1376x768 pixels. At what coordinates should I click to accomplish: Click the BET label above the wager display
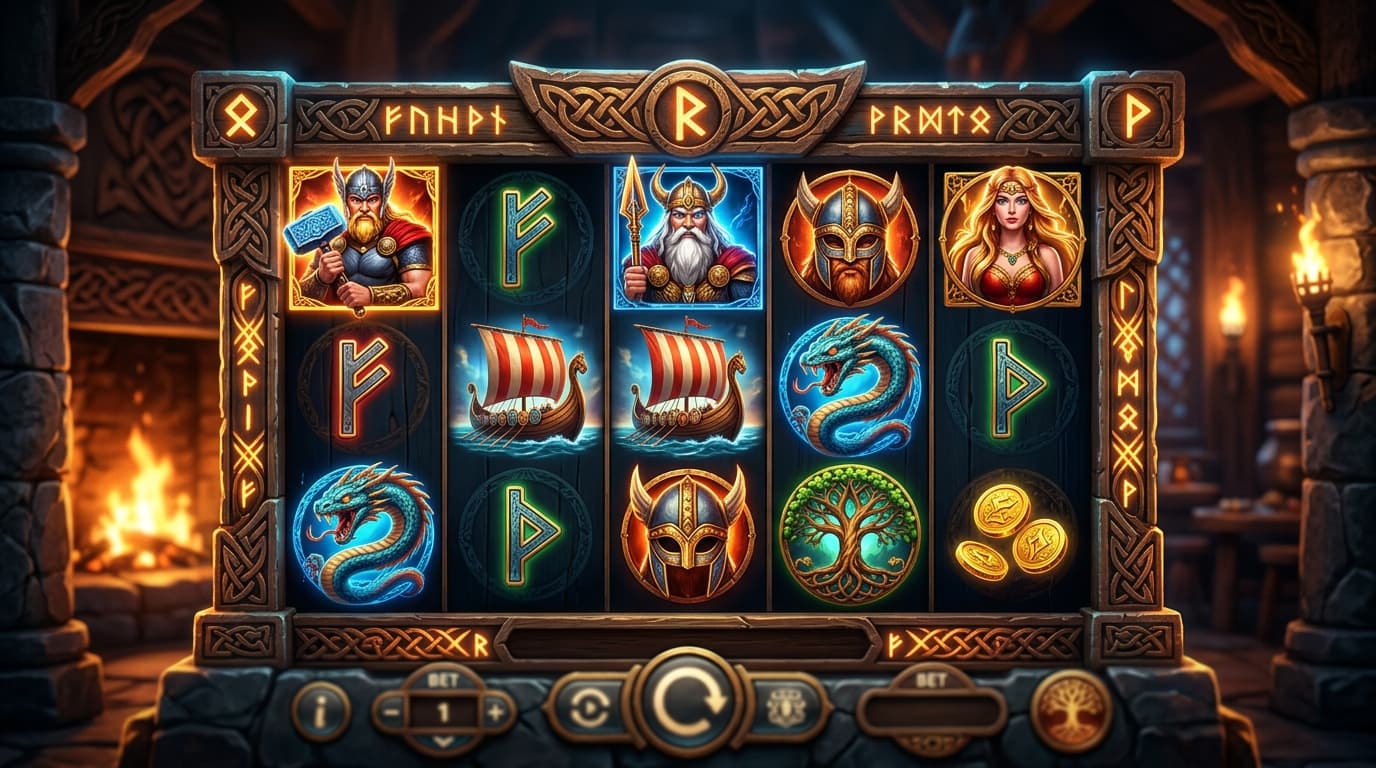(x=442, y=680)
